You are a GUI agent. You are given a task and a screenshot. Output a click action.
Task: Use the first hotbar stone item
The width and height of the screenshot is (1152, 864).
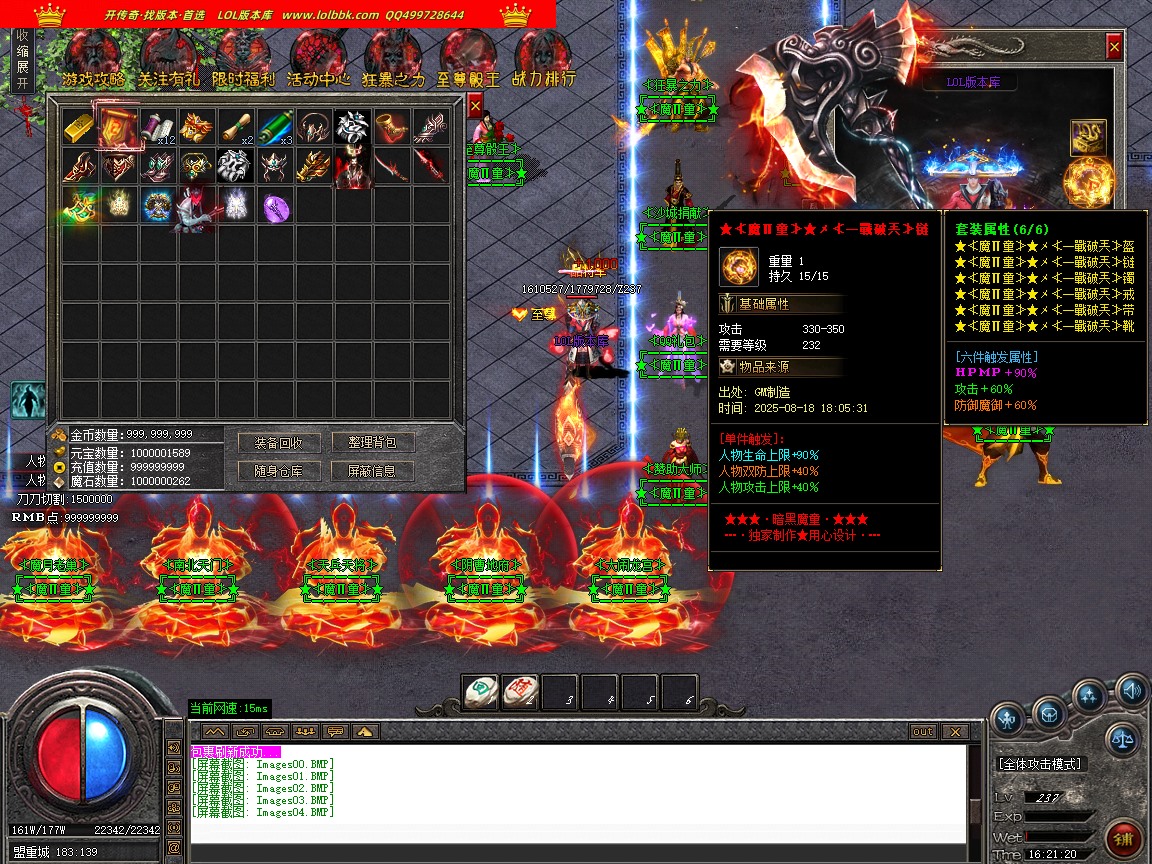coord(480,692)
